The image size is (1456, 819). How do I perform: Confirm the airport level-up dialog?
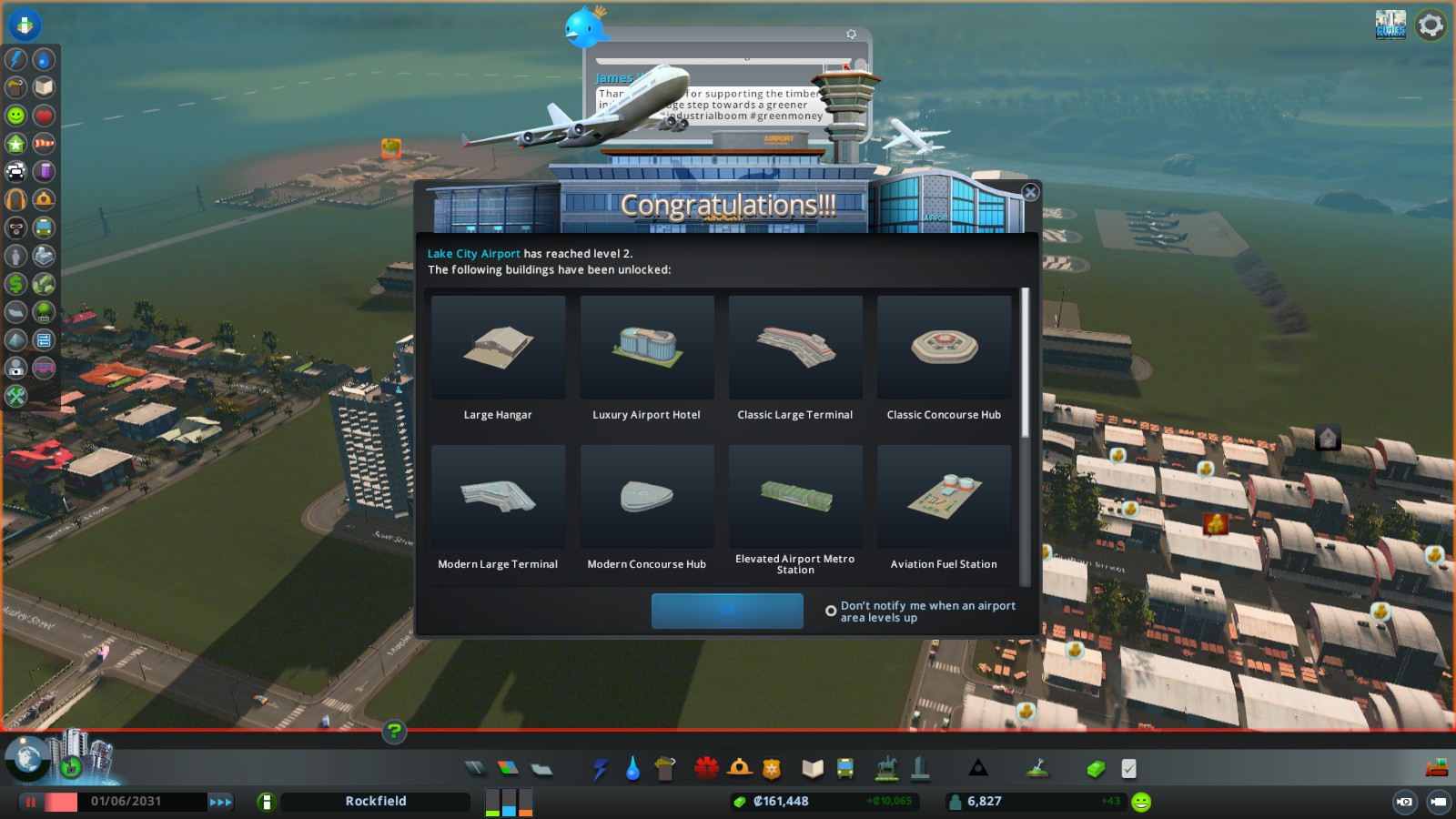pyautogui.click(x=727, y=611)
